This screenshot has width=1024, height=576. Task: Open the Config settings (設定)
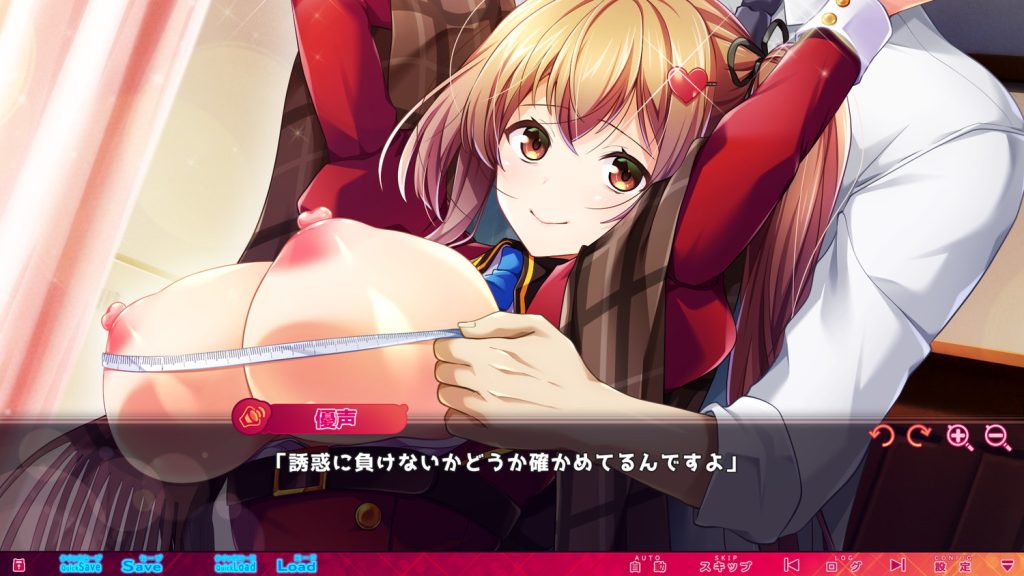(x=947, y=565)
